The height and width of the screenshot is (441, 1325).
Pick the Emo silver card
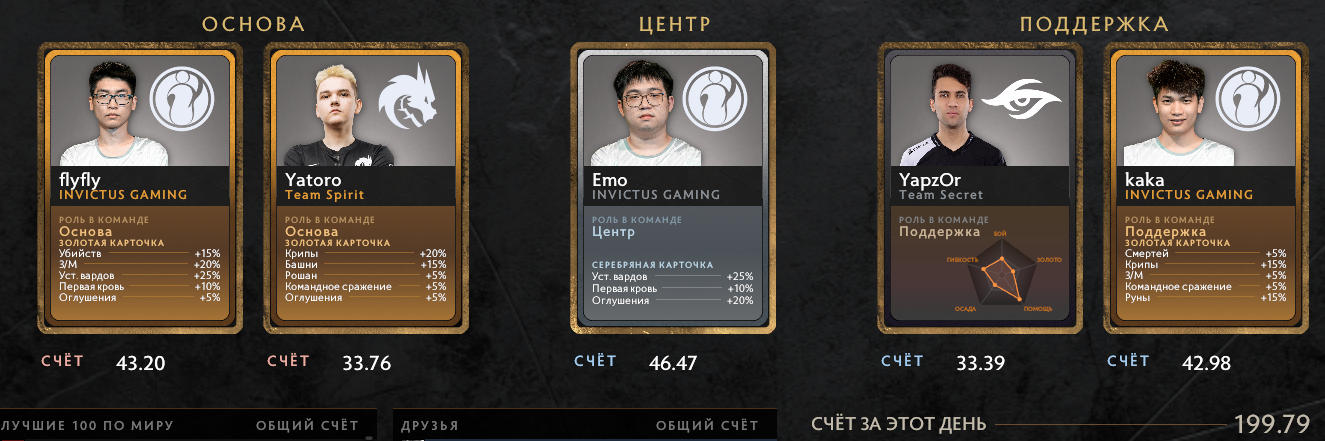click(672, 188)
